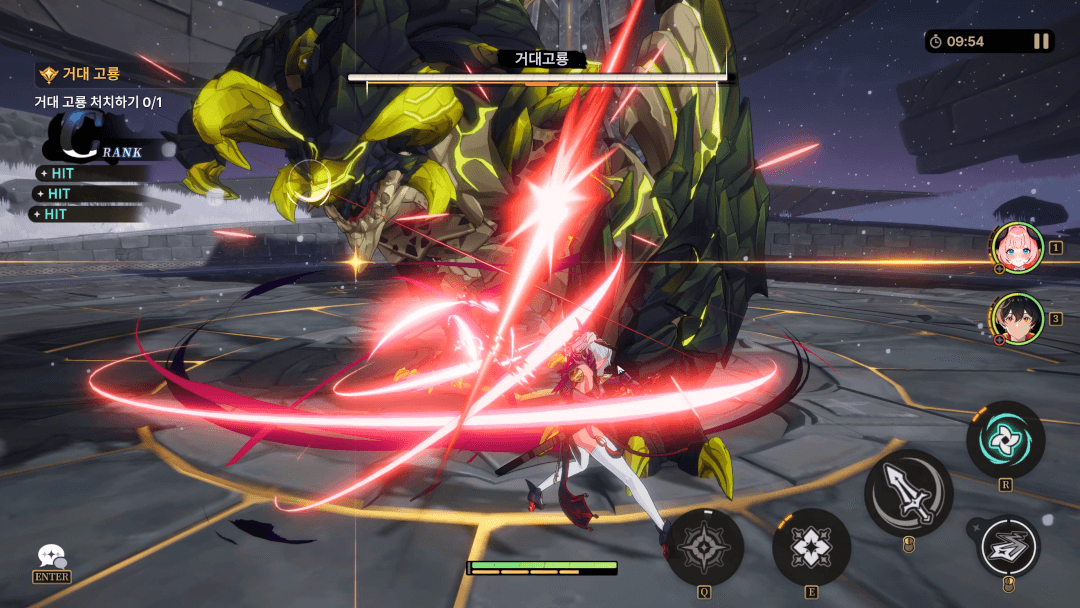
Task: Switch to the pink-haired teammate portrait
Action: click(x=1018, y=247)
